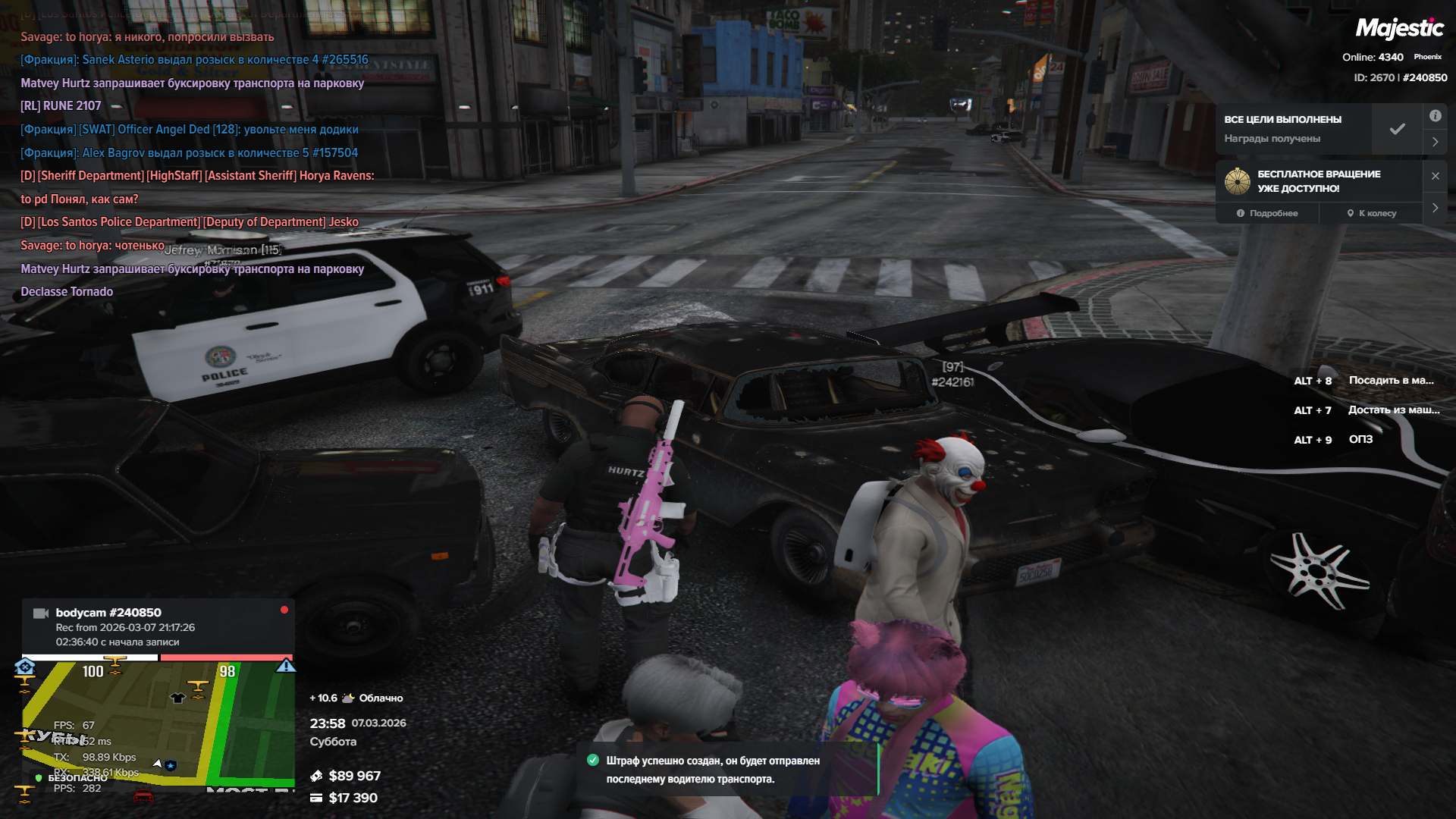Expand the completed goals panel arrow

click(1436, 142)
